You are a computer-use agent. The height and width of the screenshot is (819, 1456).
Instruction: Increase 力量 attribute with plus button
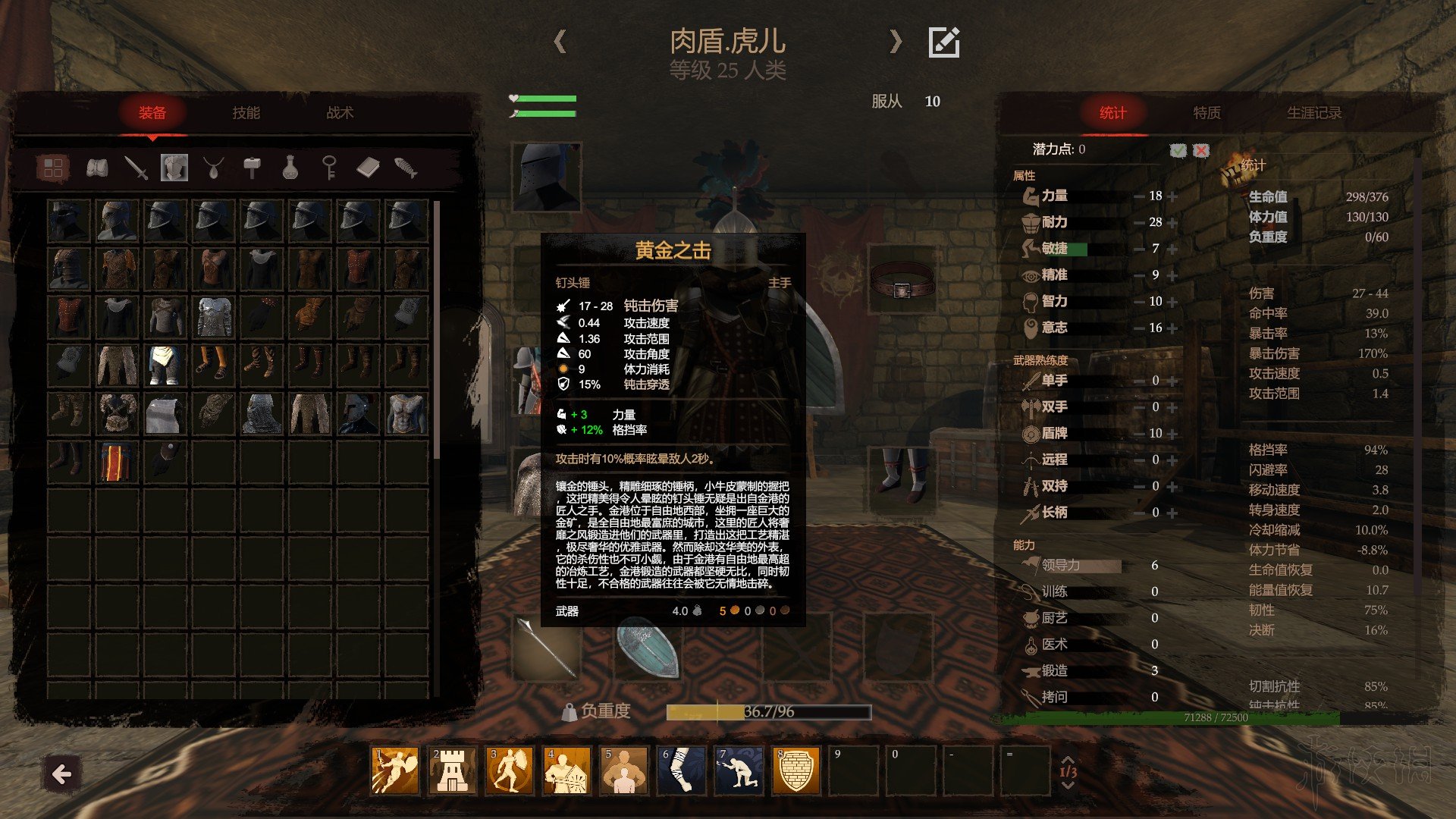[x=1173, y=196]
